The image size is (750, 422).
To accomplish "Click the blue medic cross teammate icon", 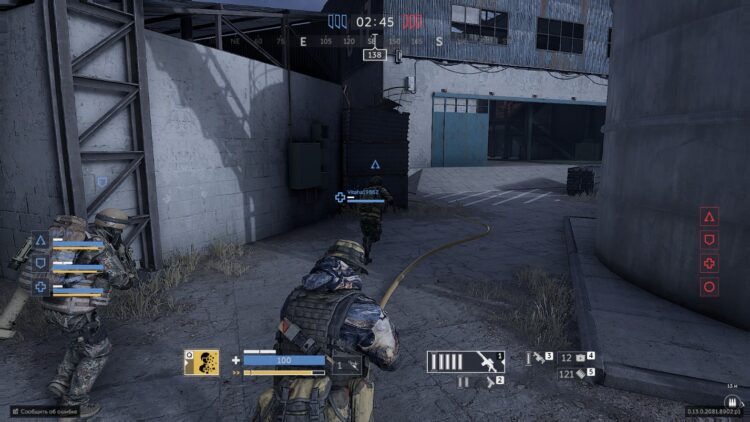I will [41, 287].
